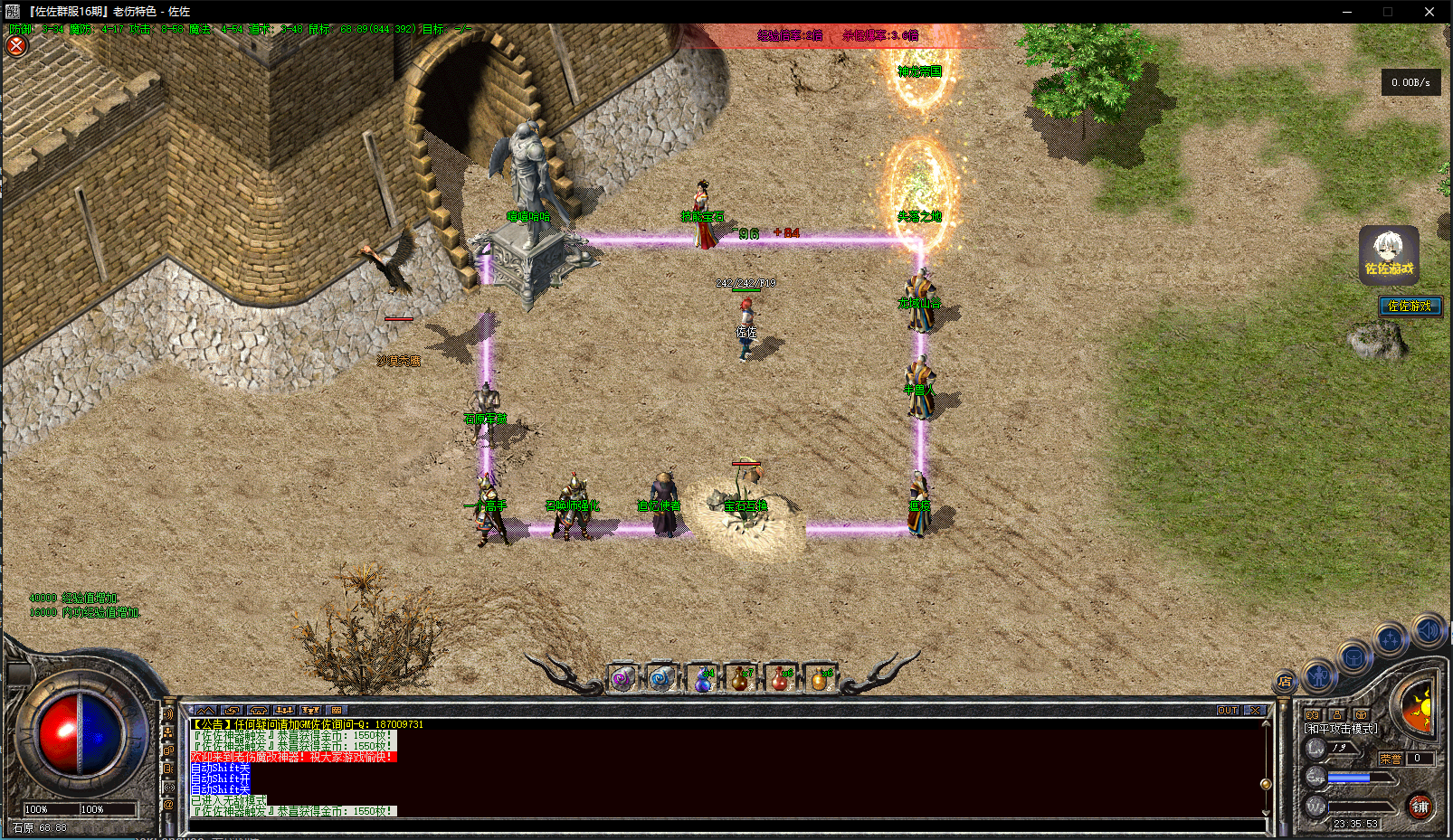Use the purple swirl scroll in hotbar
This screenshot has width=1453, height=840.
[x=622, y=679]
